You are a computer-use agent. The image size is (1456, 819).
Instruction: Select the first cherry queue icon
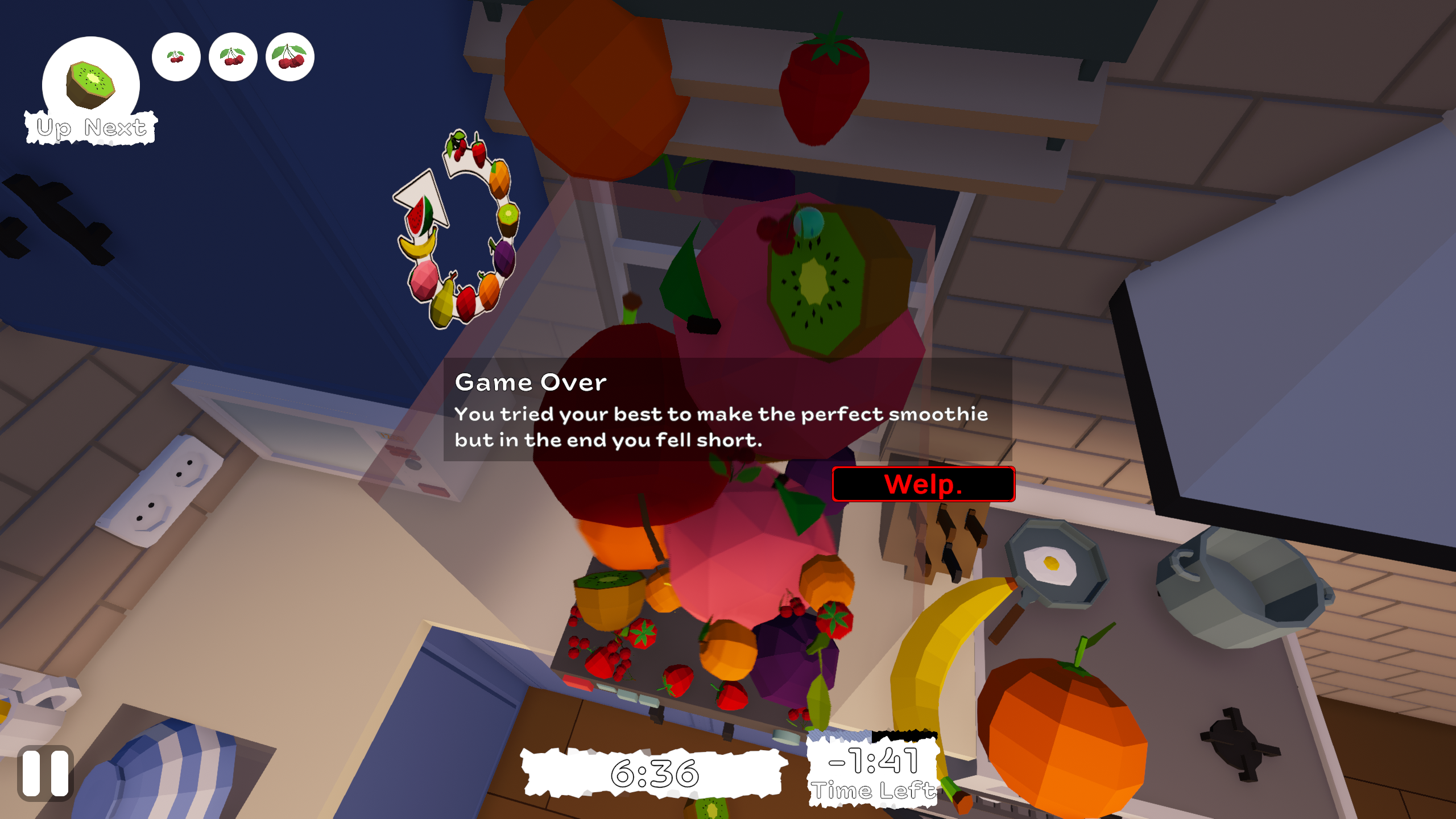click(x=175, y=56)
